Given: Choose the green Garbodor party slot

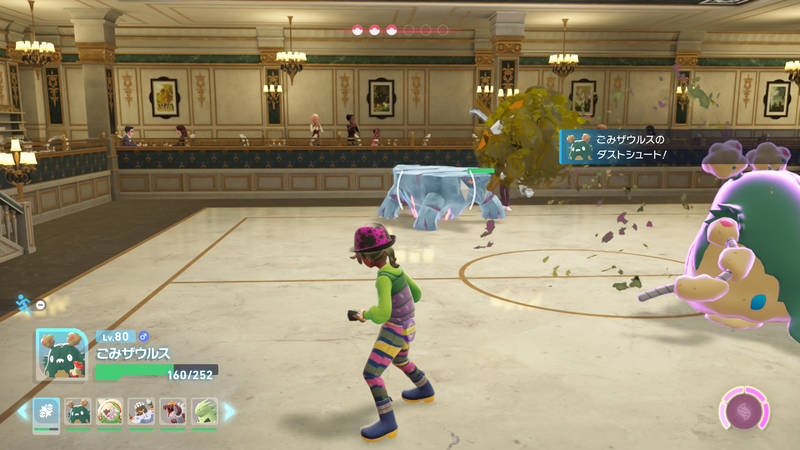Looking at the screenshot, I should (78, 411).
